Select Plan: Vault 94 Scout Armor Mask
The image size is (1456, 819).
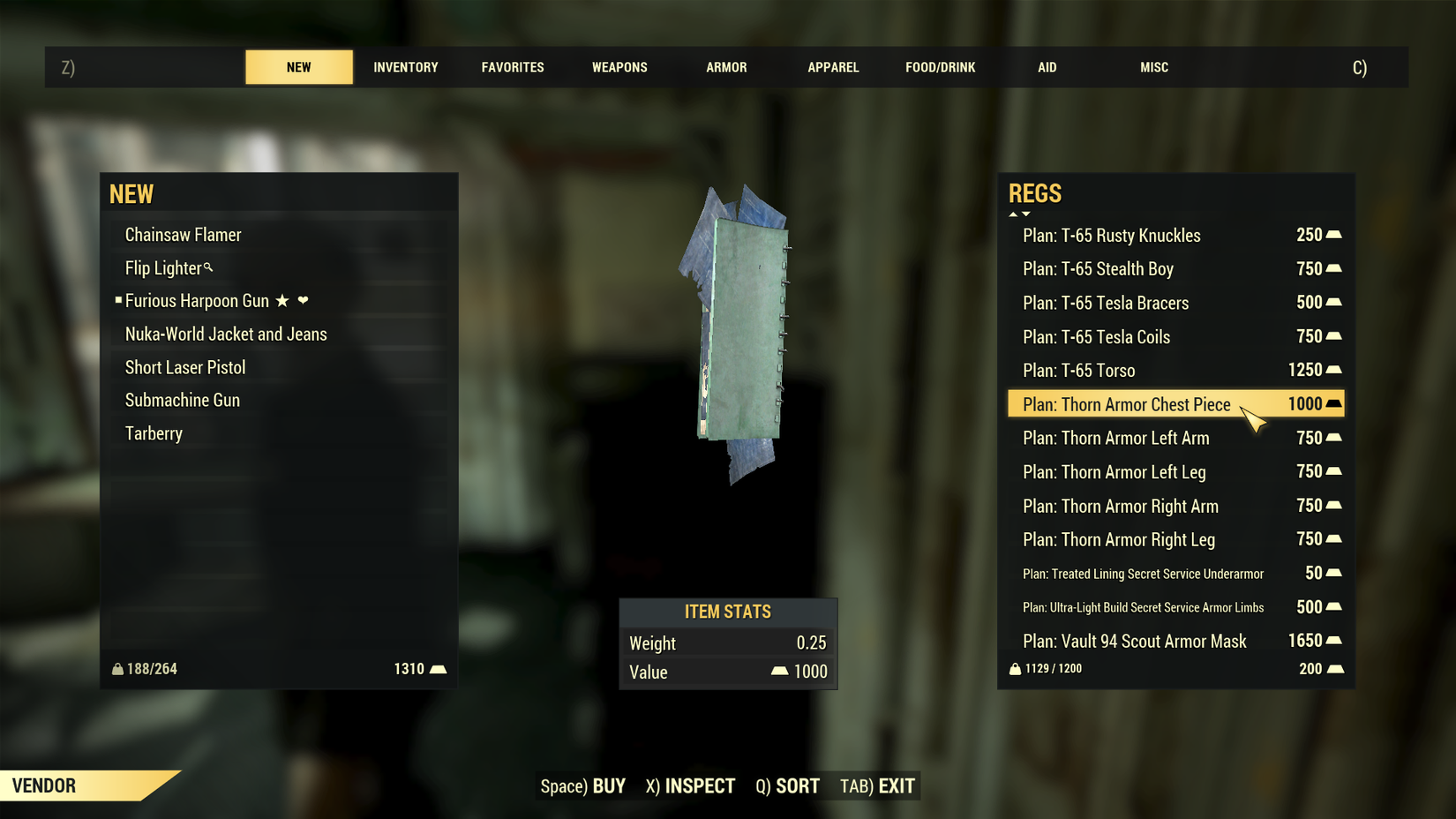coord(1135,641)
